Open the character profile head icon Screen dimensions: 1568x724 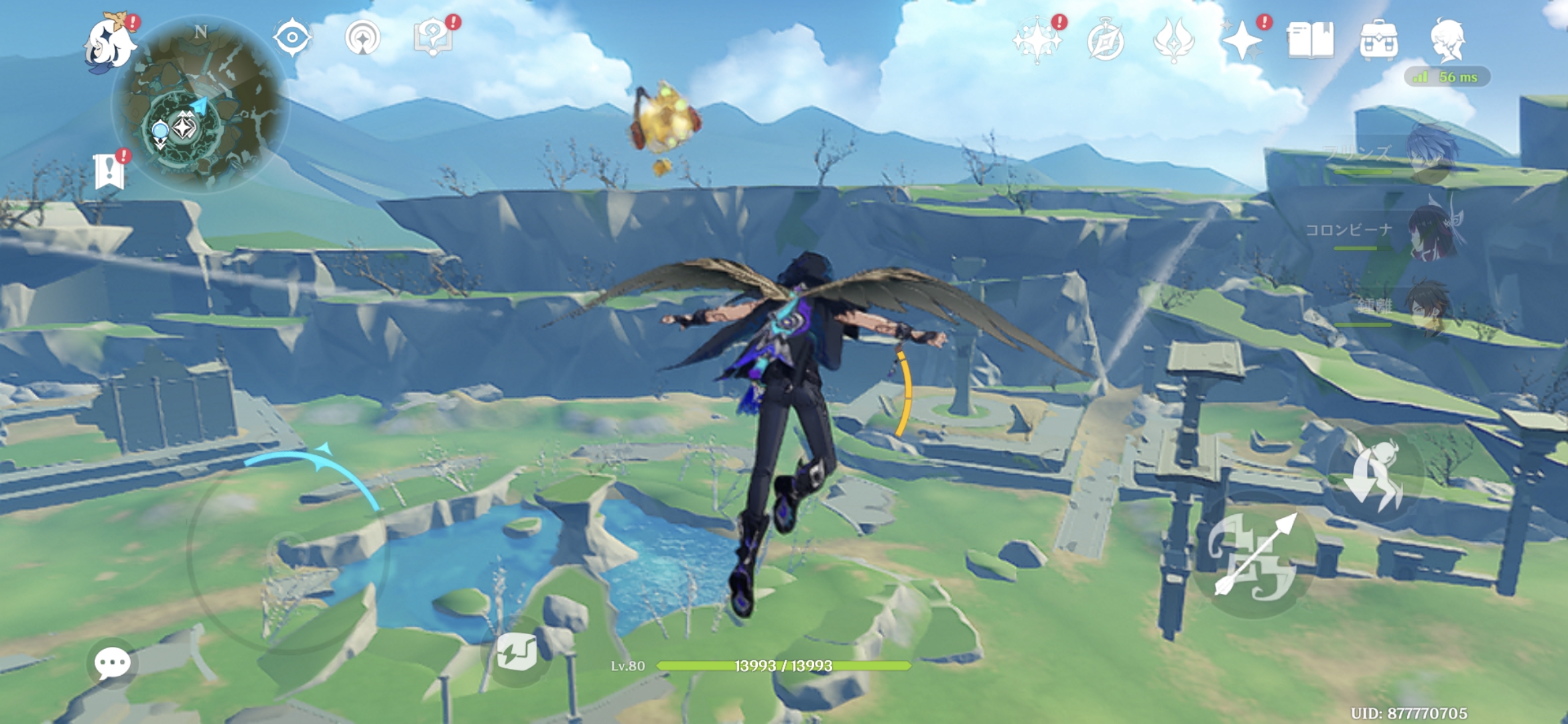pyautogui.click(x=1448, y=40)
